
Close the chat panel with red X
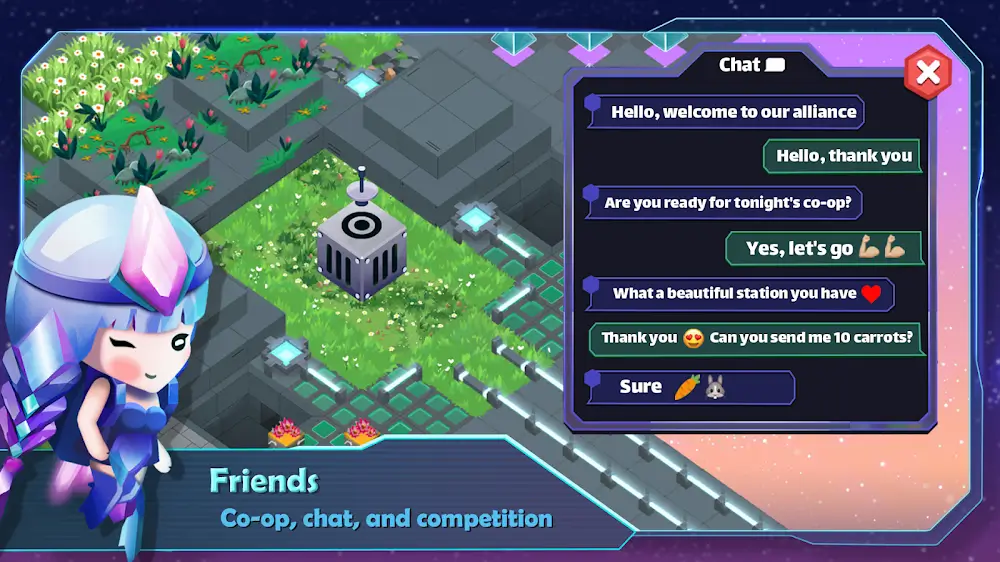click(x=928, y=71)
